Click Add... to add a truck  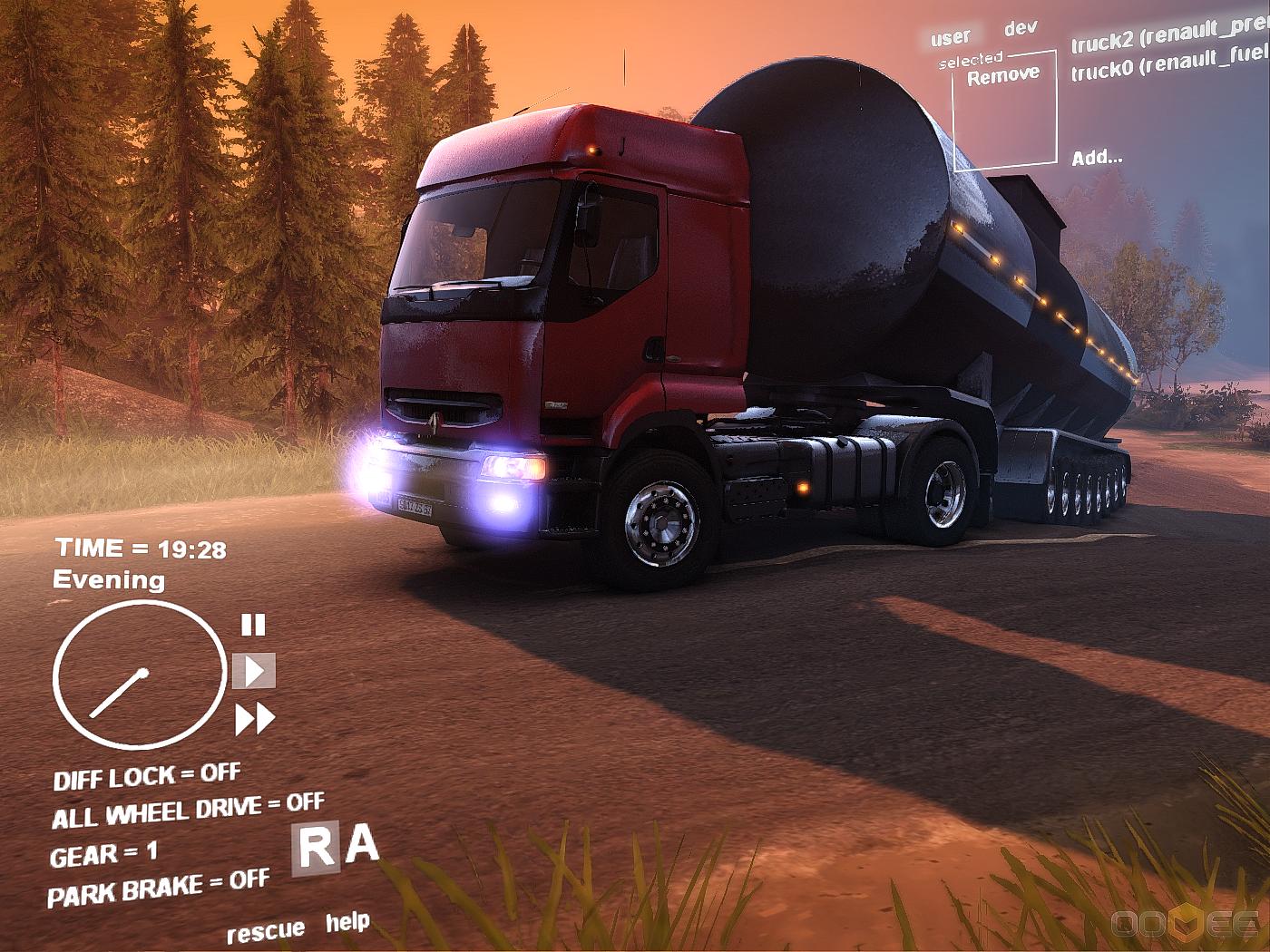[1097, 158]
